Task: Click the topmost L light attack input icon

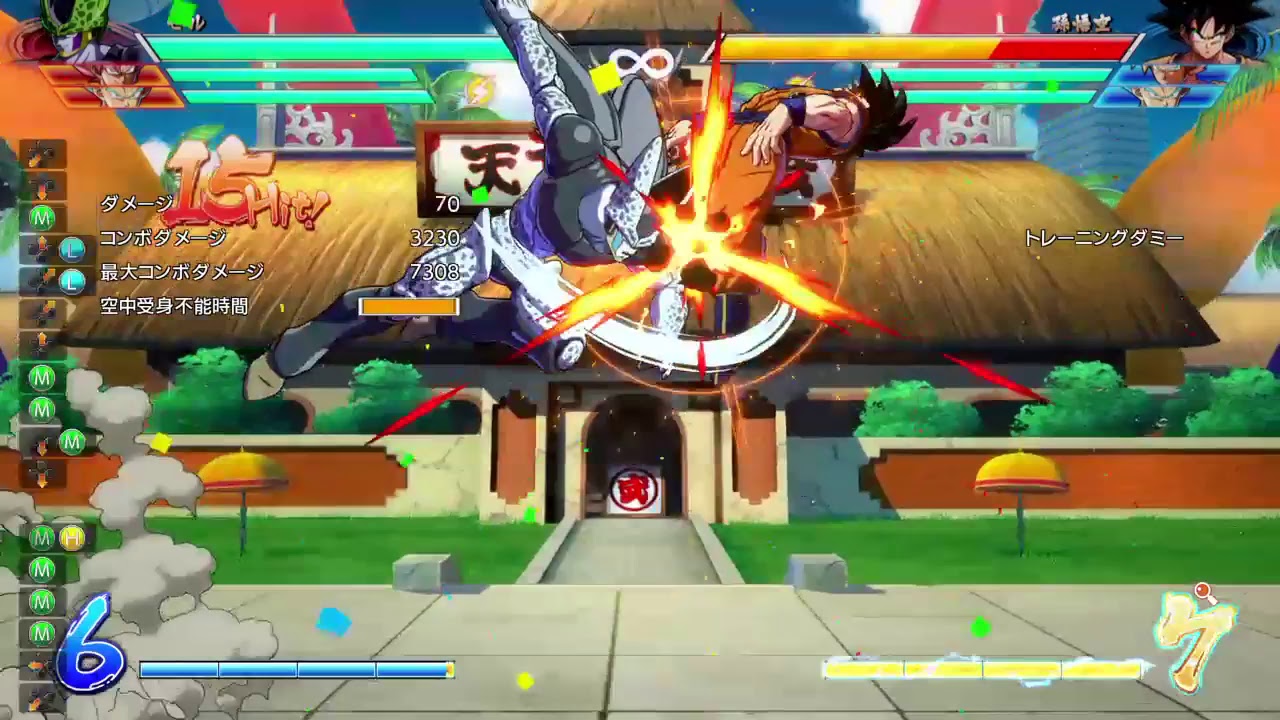Action: [70, 248]
